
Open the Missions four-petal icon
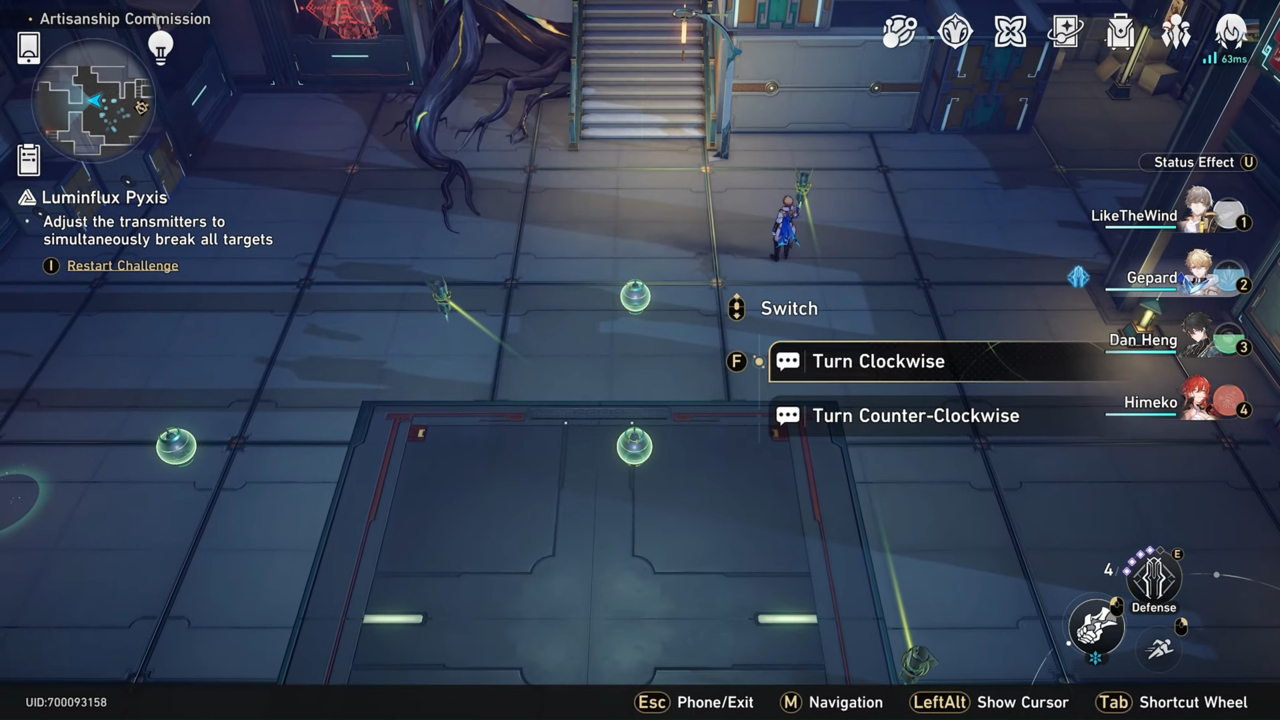coord(1009,32)
